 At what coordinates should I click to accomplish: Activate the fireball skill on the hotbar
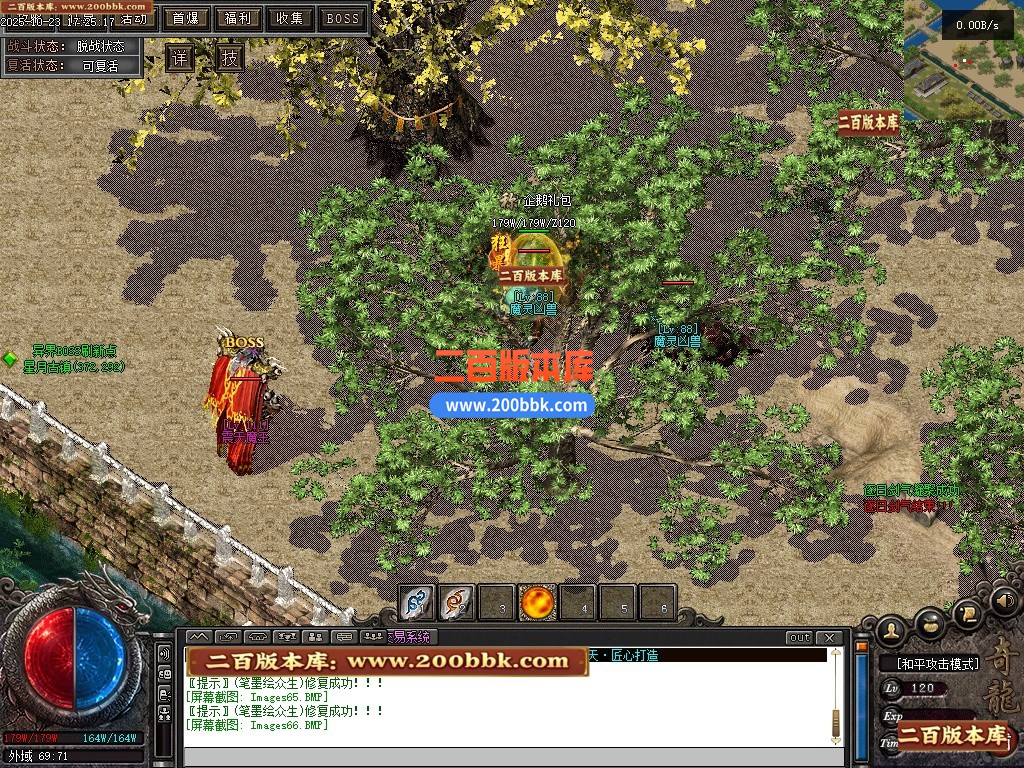[538, 603]
